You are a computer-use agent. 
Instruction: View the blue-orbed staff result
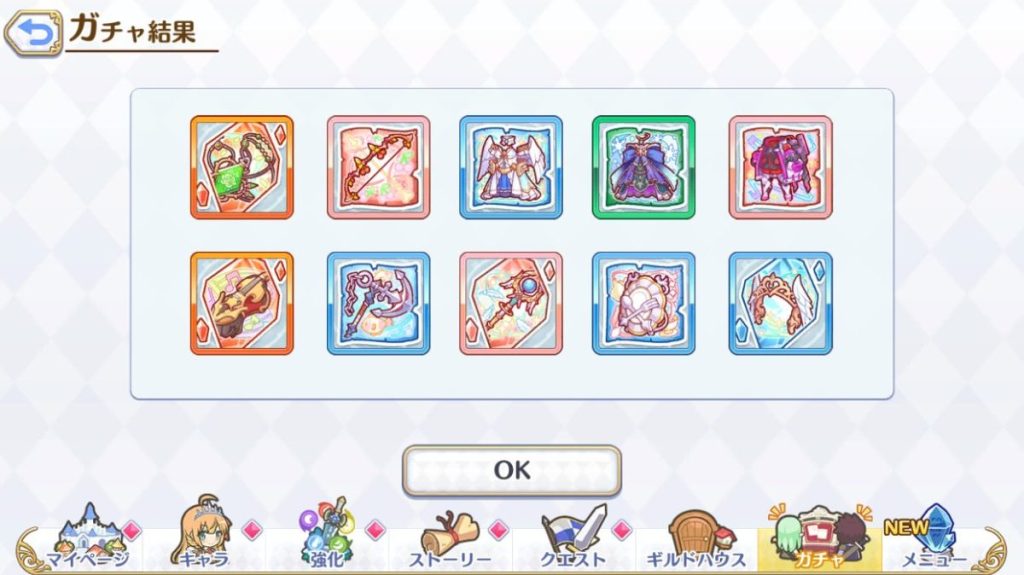tap(511, 303)
